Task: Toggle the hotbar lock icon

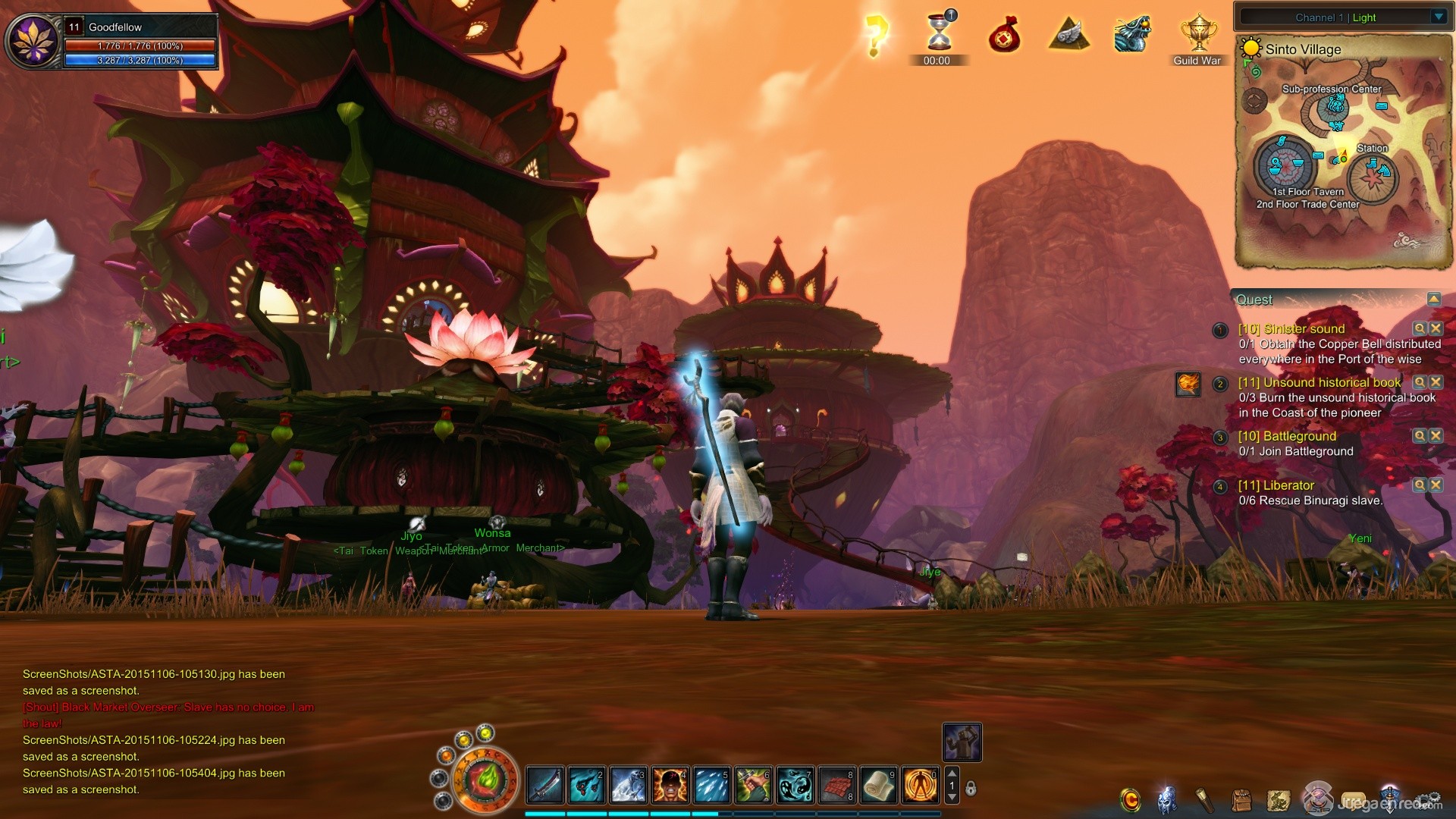Action: (x=971, y=789)
